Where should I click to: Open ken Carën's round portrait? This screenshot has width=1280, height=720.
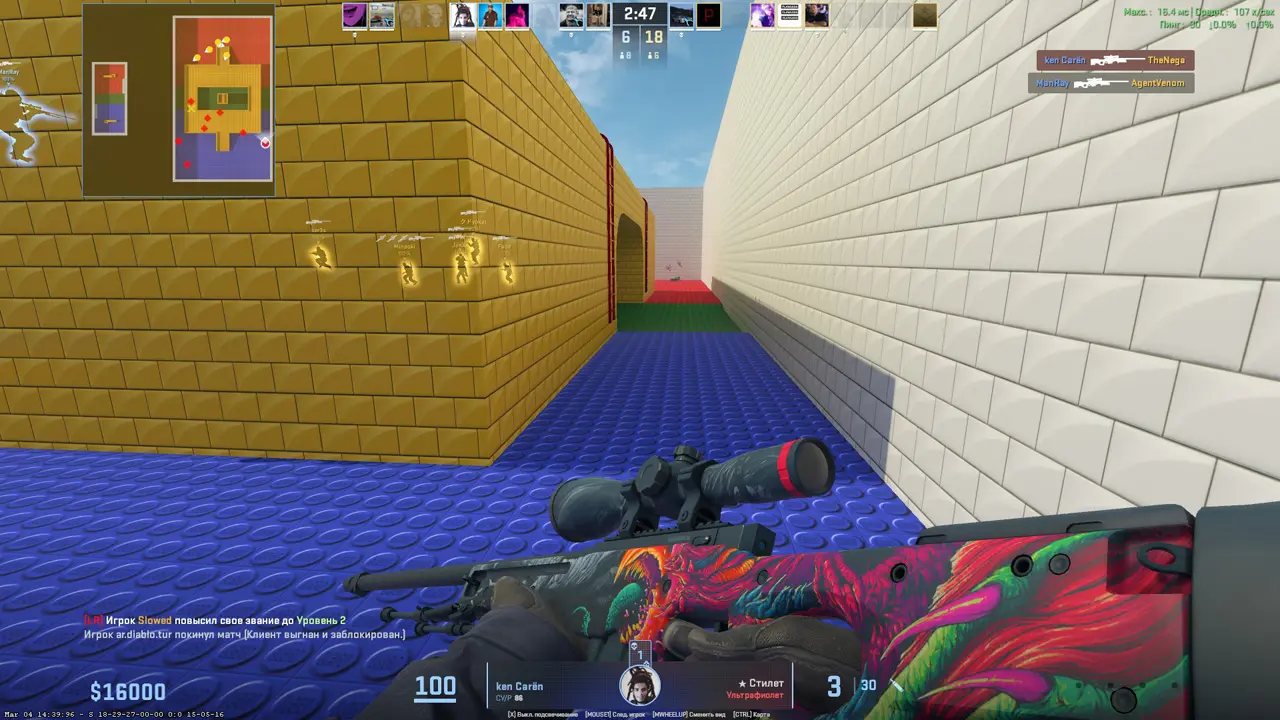(639, 686)
